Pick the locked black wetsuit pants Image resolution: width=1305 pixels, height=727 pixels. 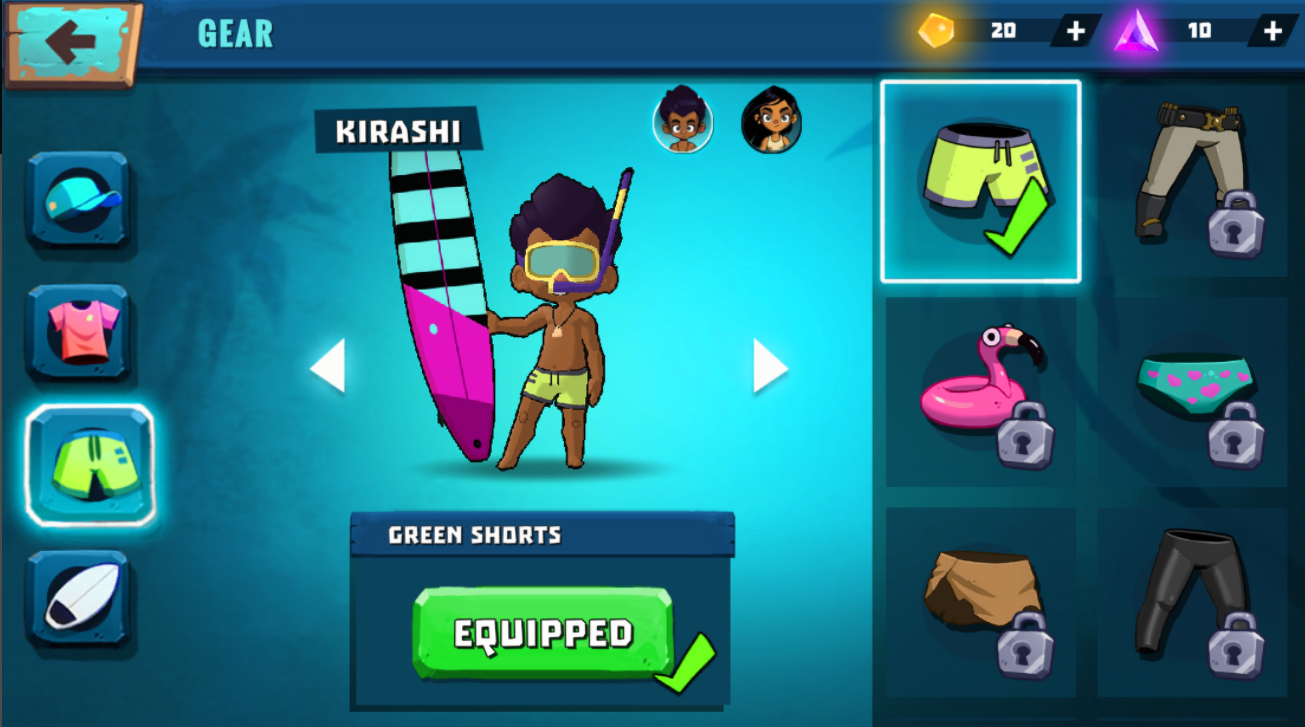(1192, 602)
